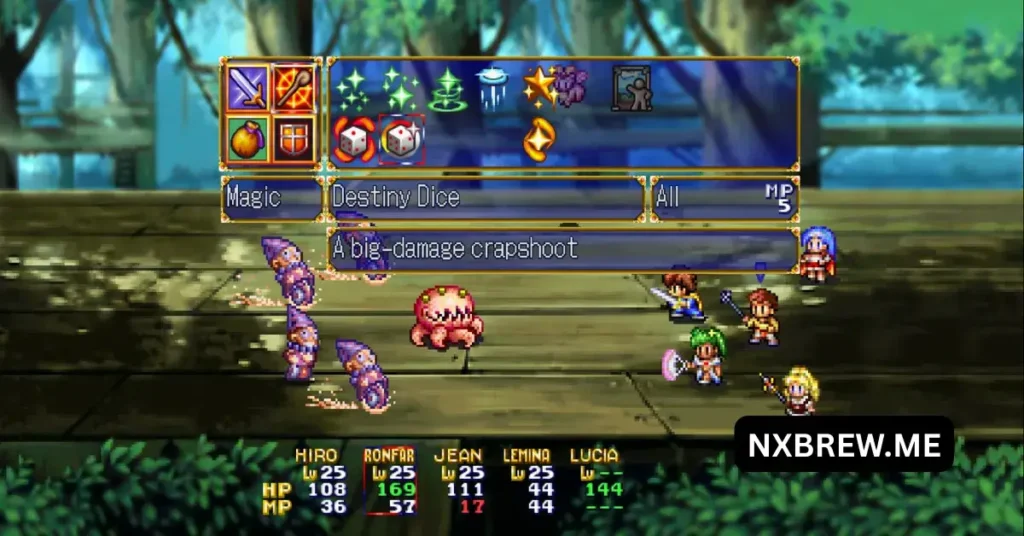The image size is (1024, 536).
Task: Click the NXBREW.ME watermark label
Action: coord(844,445)
